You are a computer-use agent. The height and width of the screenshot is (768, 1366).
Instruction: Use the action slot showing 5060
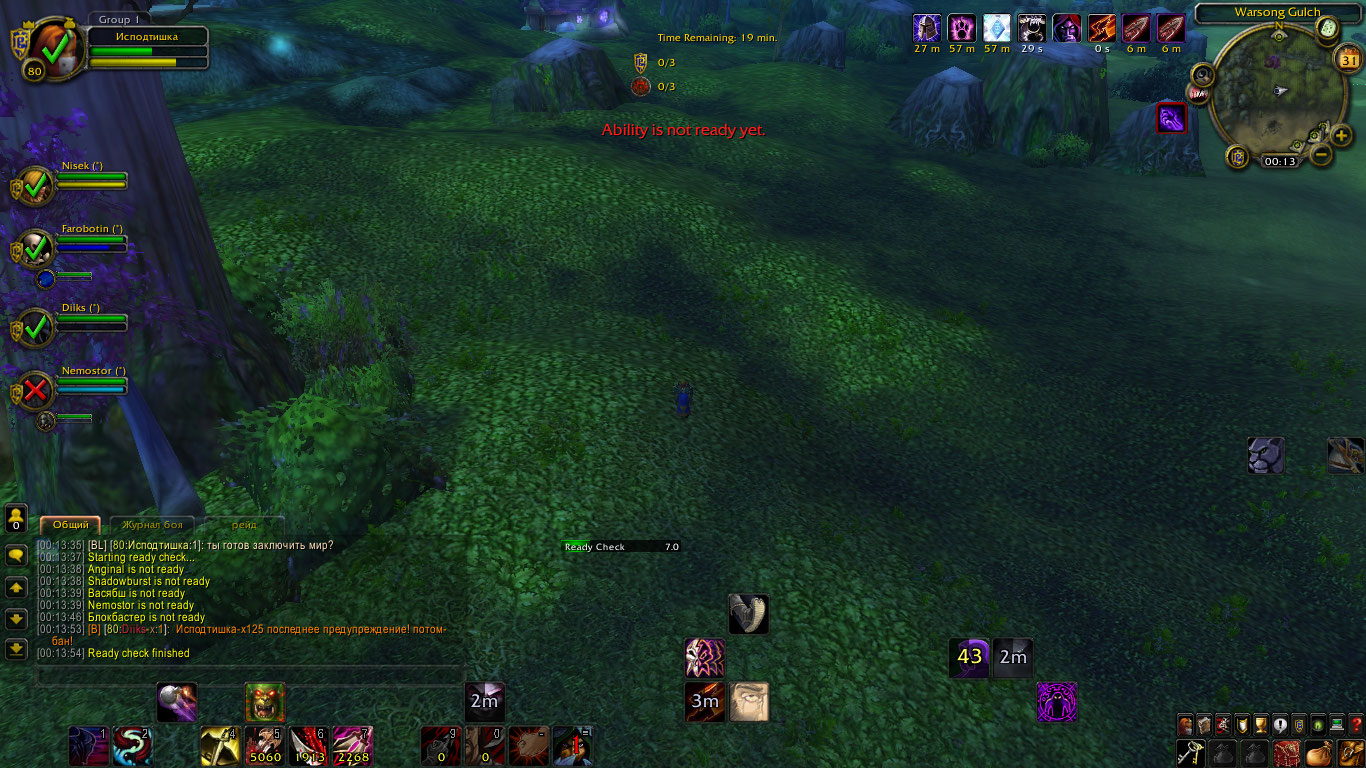pyautogui.click(x=265, y=746)
